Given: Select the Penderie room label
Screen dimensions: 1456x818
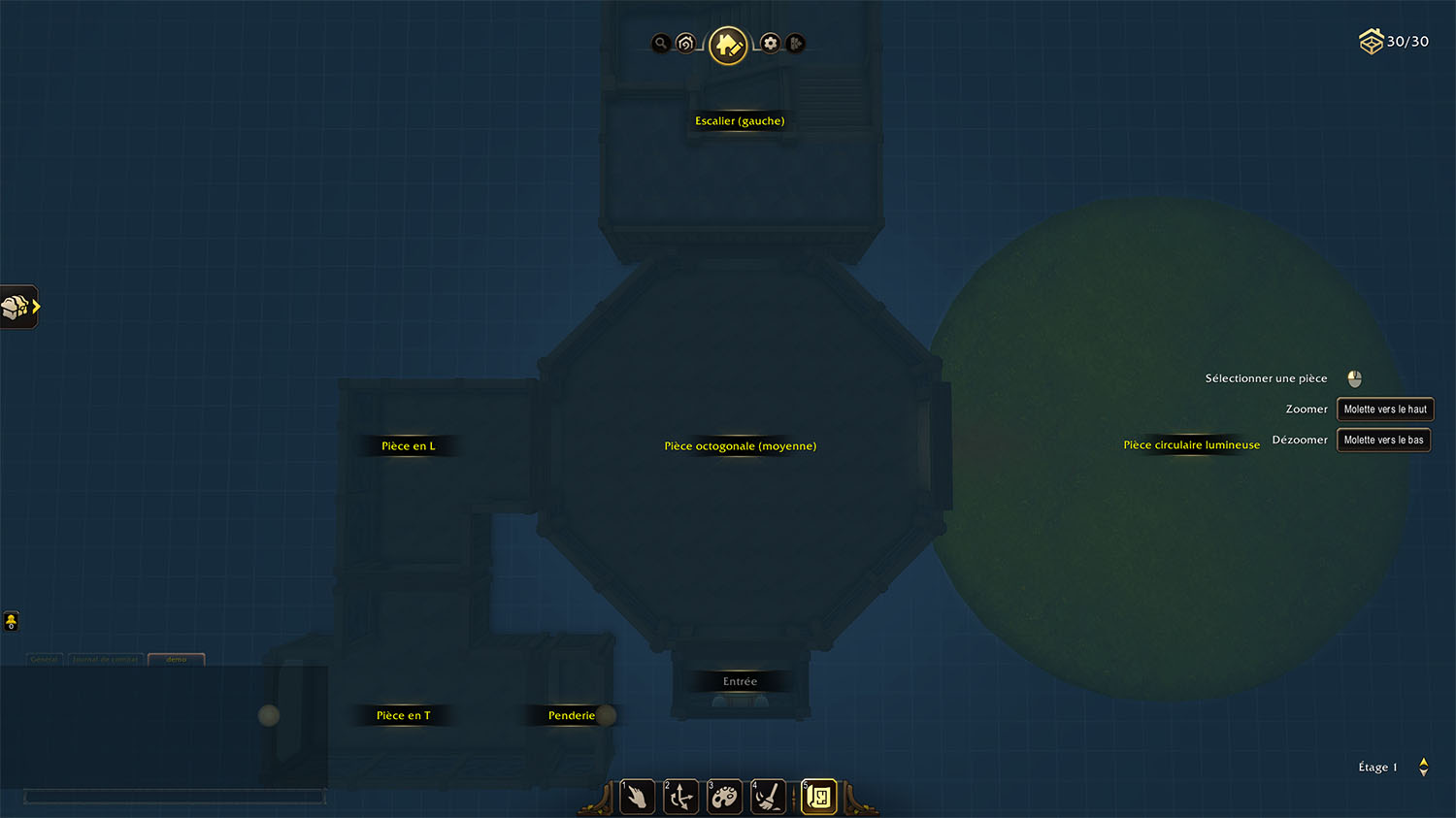Looking at the screenshot, I should pos(571,716).
